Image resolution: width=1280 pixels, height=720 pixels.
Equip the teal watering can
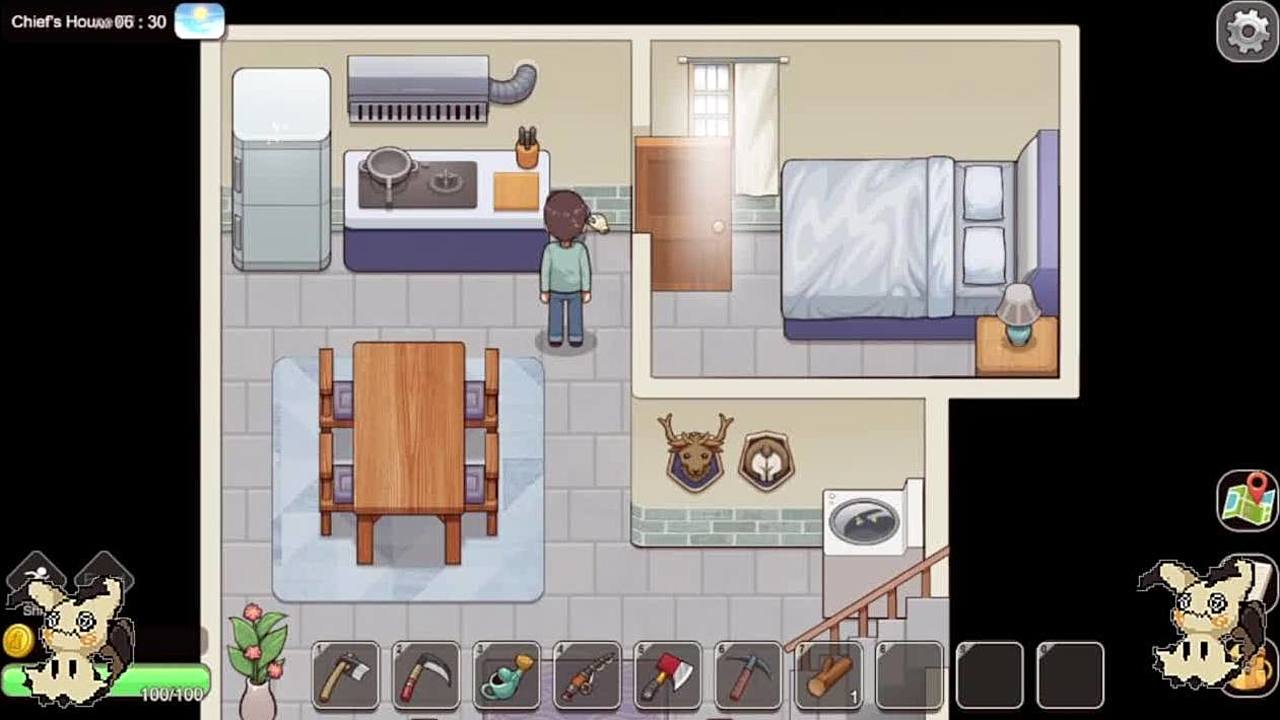tap(506, 675)
